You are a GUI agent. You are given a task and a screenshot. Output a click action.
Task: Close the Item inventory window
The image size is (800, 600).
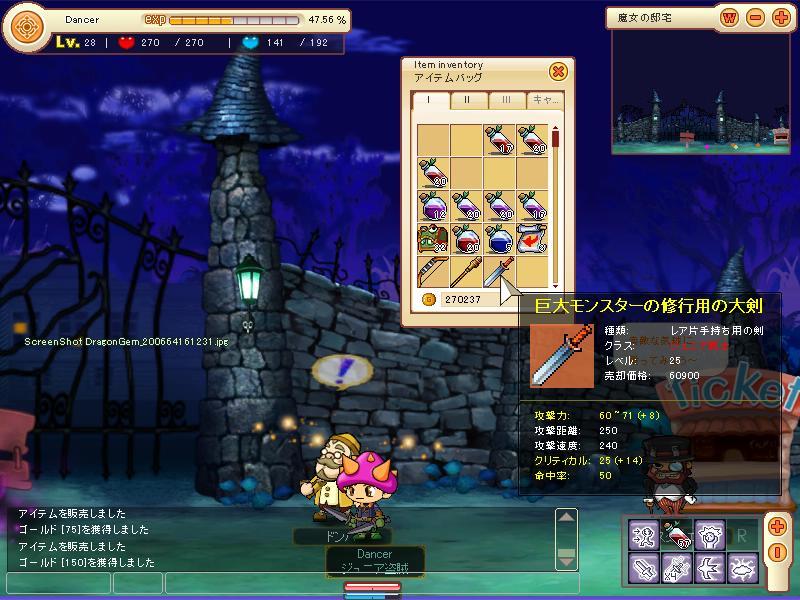click(559, 71)
